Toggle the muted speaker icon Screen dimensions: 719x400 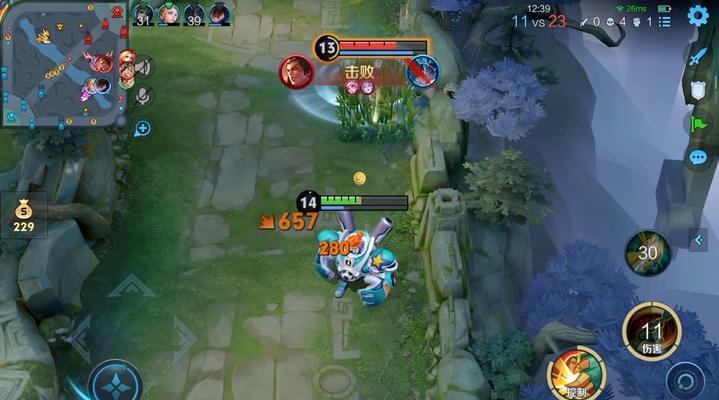pyautogui.click(x=143, y=67)
